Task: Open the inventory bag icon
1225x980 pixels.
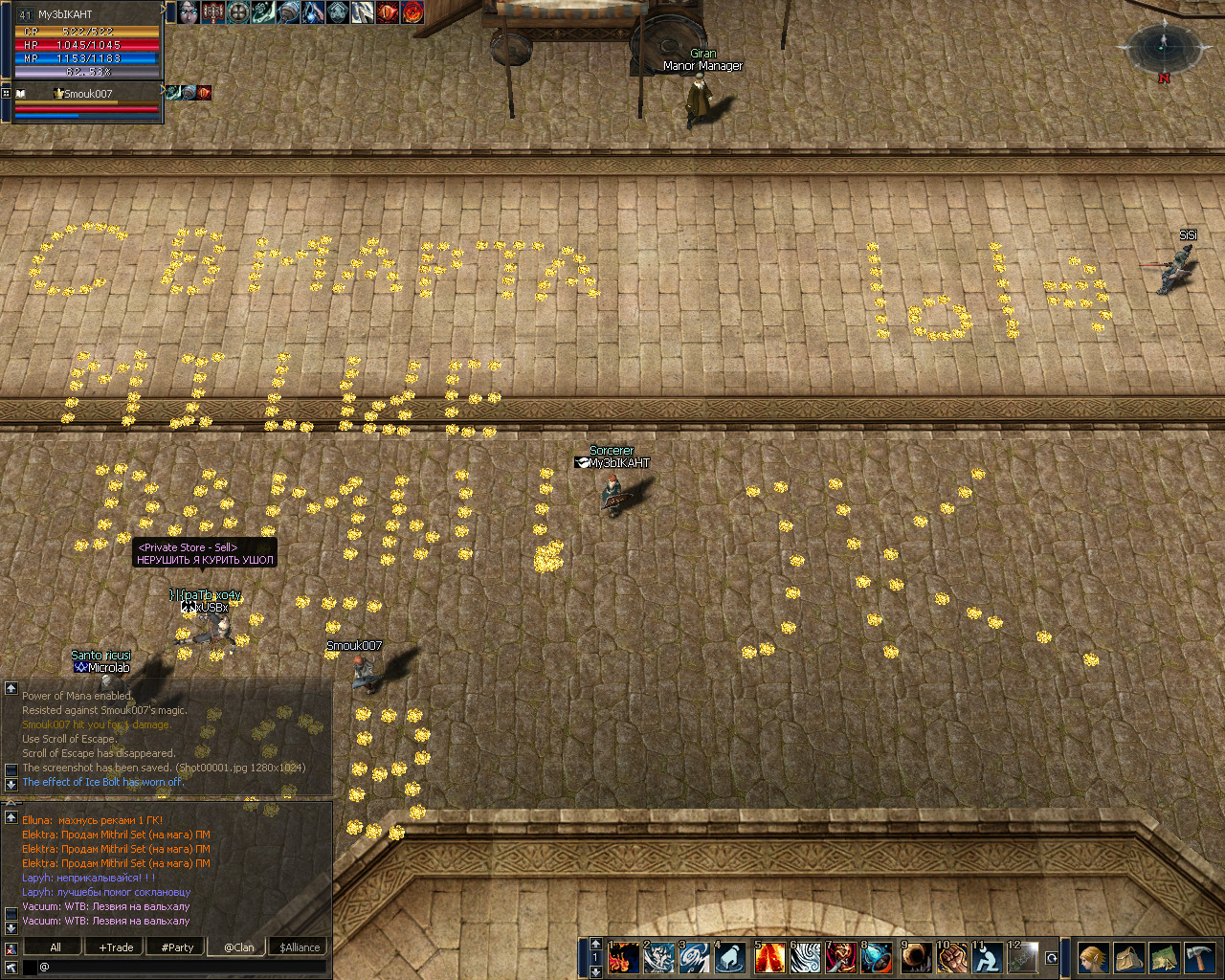Action: [1128, 957]
